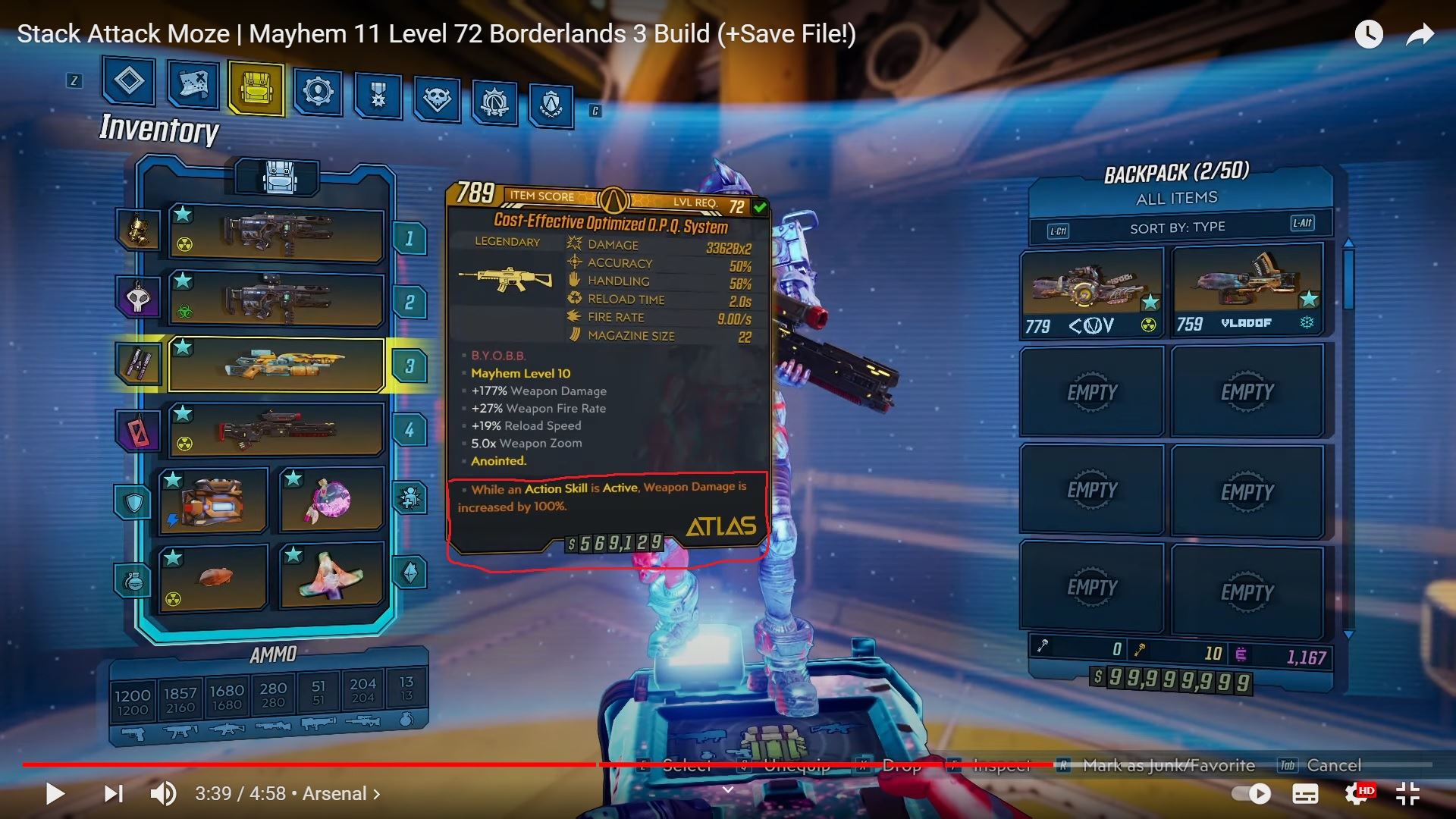Open the character diamond tab
Image resolution: width=1456 pixels, height=819 pixels.
[129, 81]
